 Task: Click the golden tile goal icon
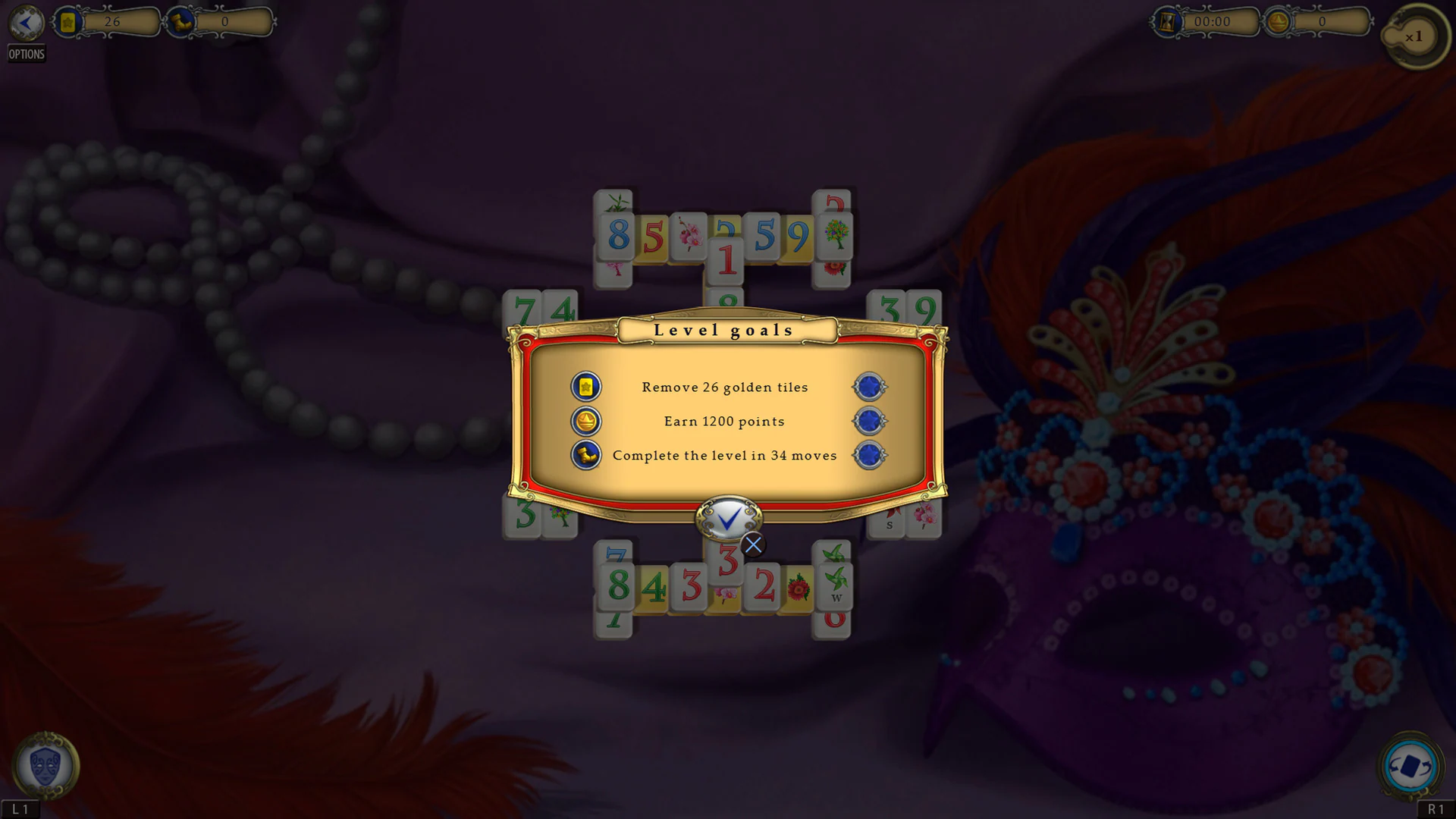(585, 387)
